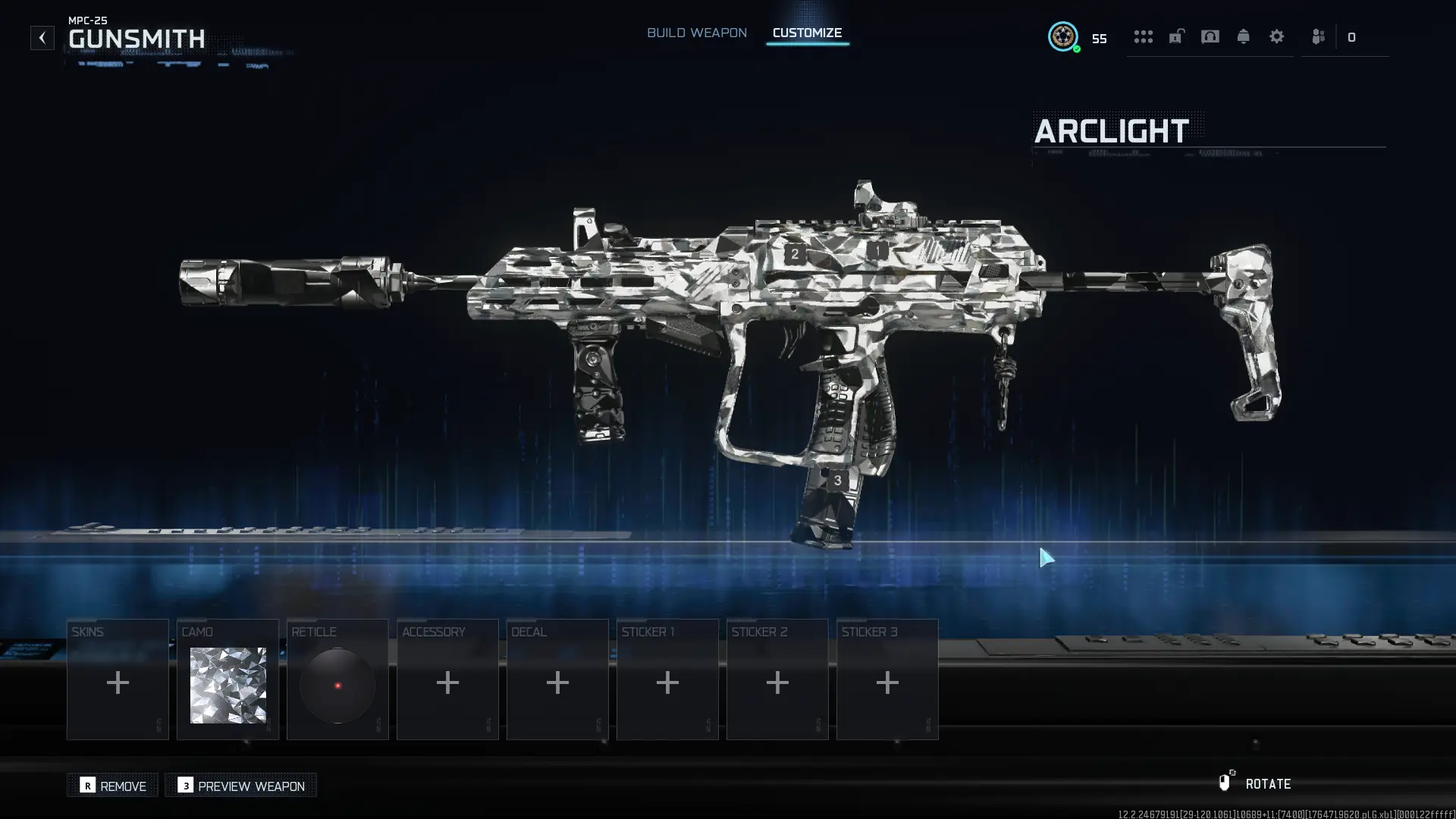Image resolution: width=1456 pixels, height=819 pixels.
Task: Open the settings gear
Action: [1277, 36]
